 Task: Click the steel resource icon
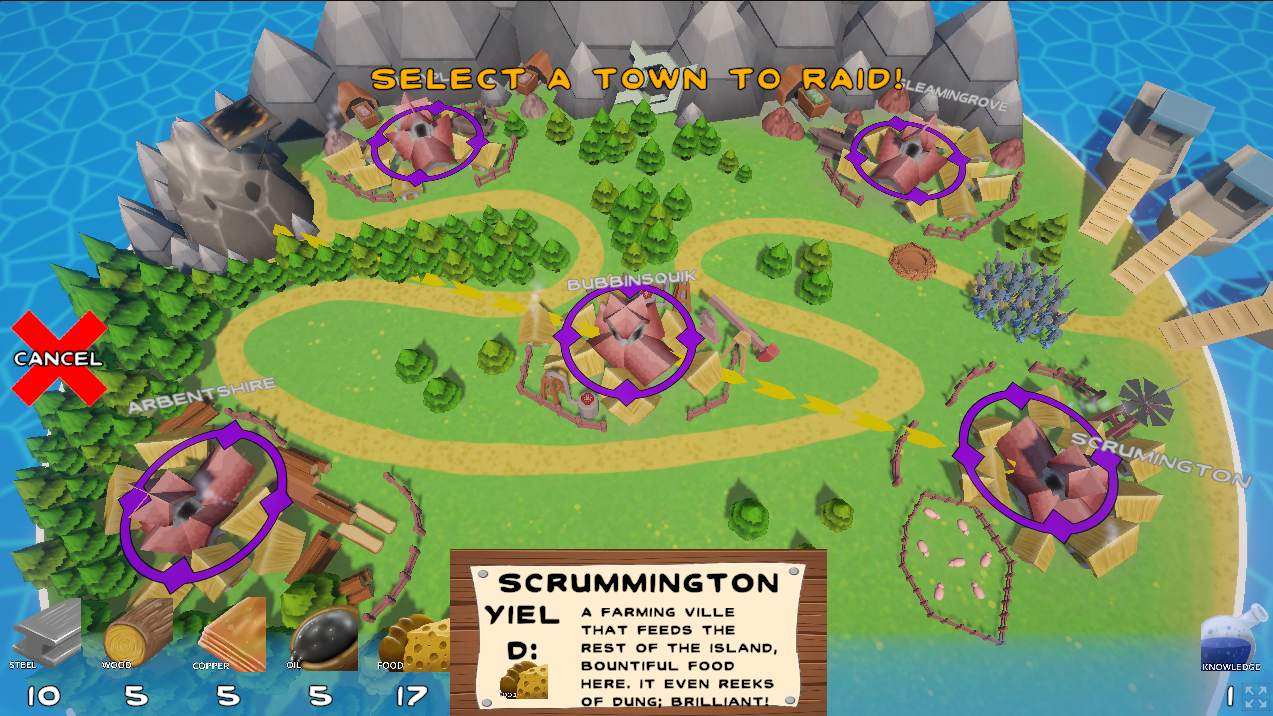pos(46,633)
